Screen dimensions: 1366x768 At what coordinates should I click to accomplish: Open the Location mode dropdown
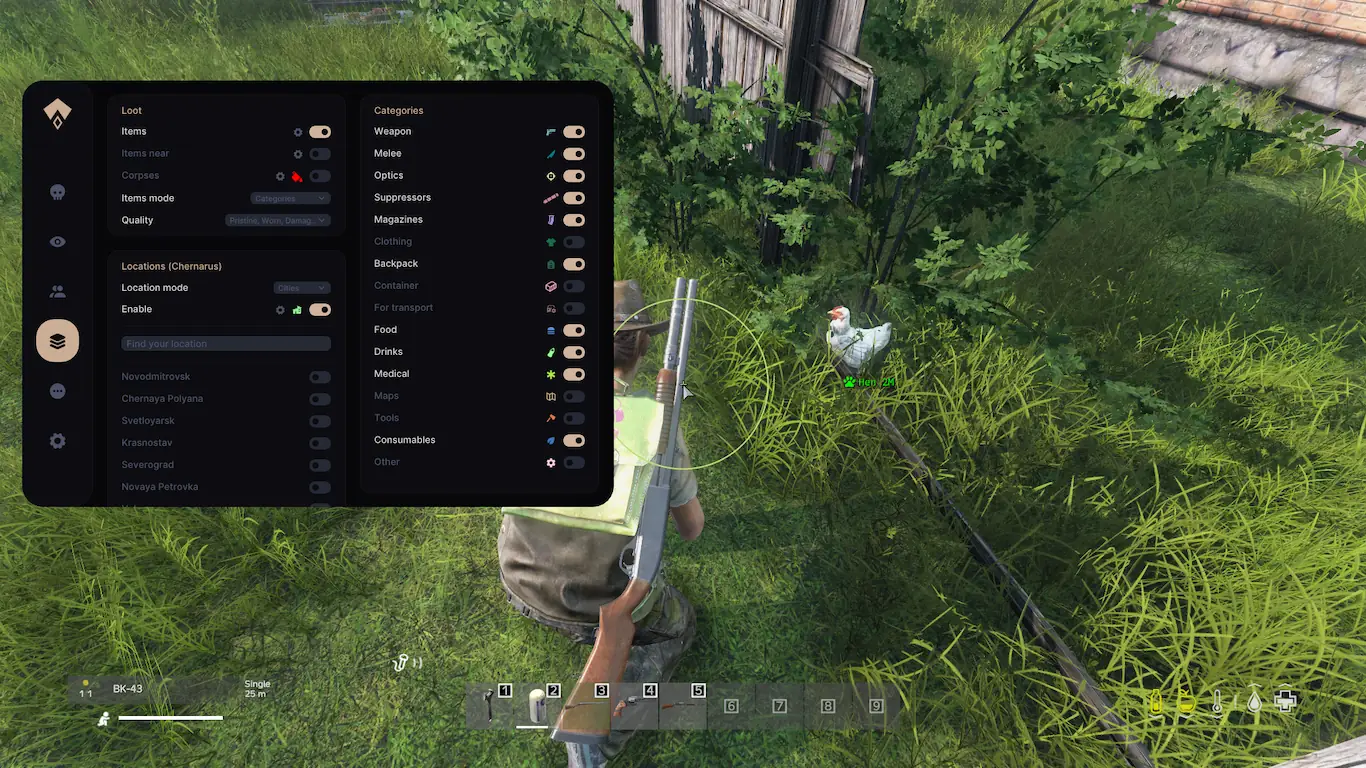[302, 288]
